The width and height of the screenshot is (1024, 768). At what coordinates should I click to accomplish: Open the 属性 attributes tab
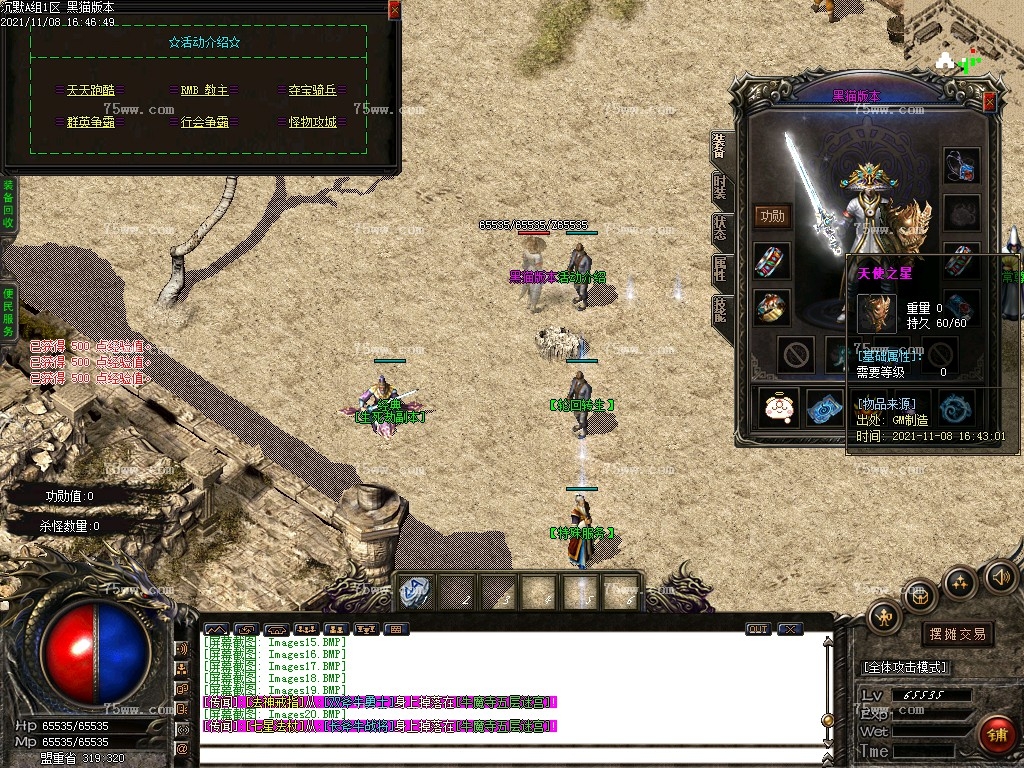pos(720,268)
